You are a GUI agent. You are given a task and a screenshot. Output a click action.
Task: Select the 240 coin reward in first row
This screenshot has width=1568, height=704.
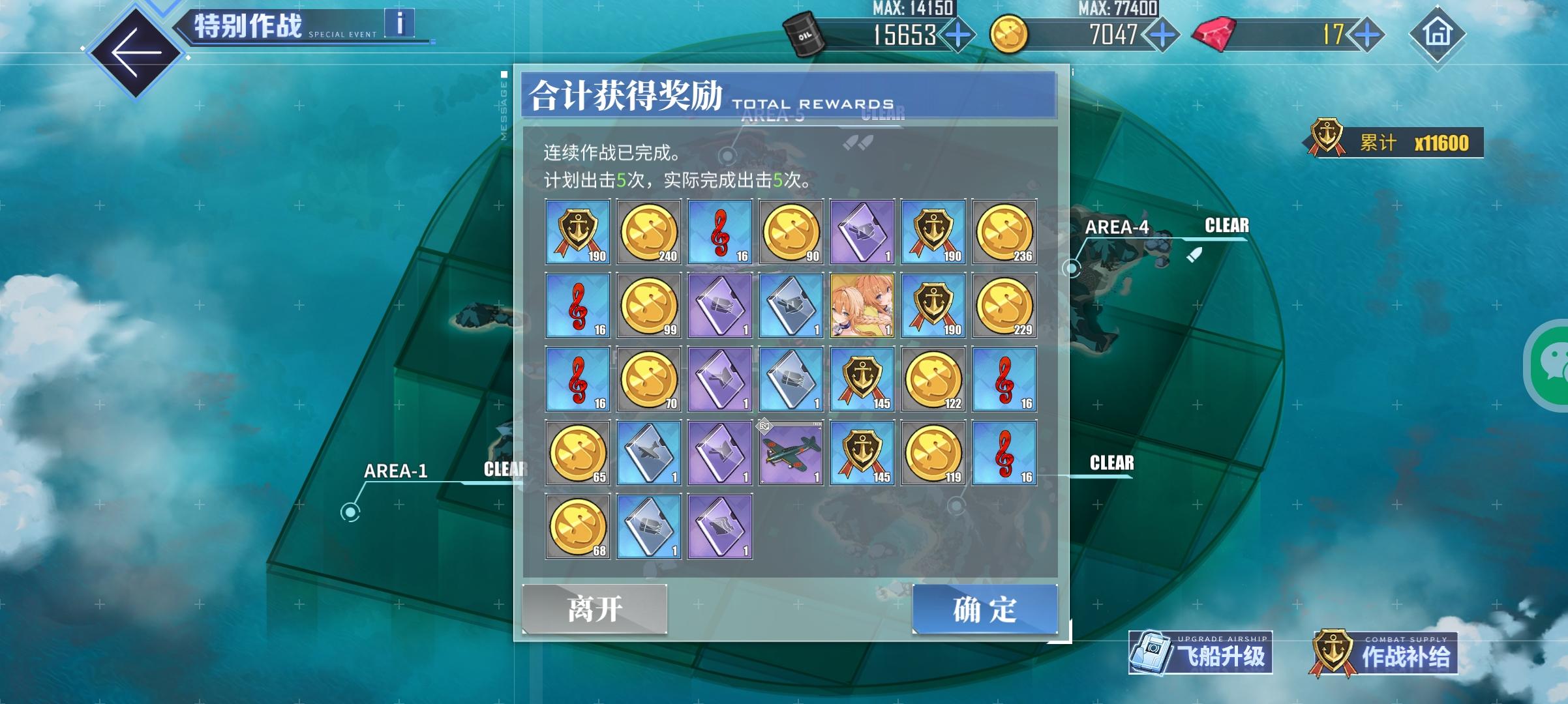coord(648,232)
